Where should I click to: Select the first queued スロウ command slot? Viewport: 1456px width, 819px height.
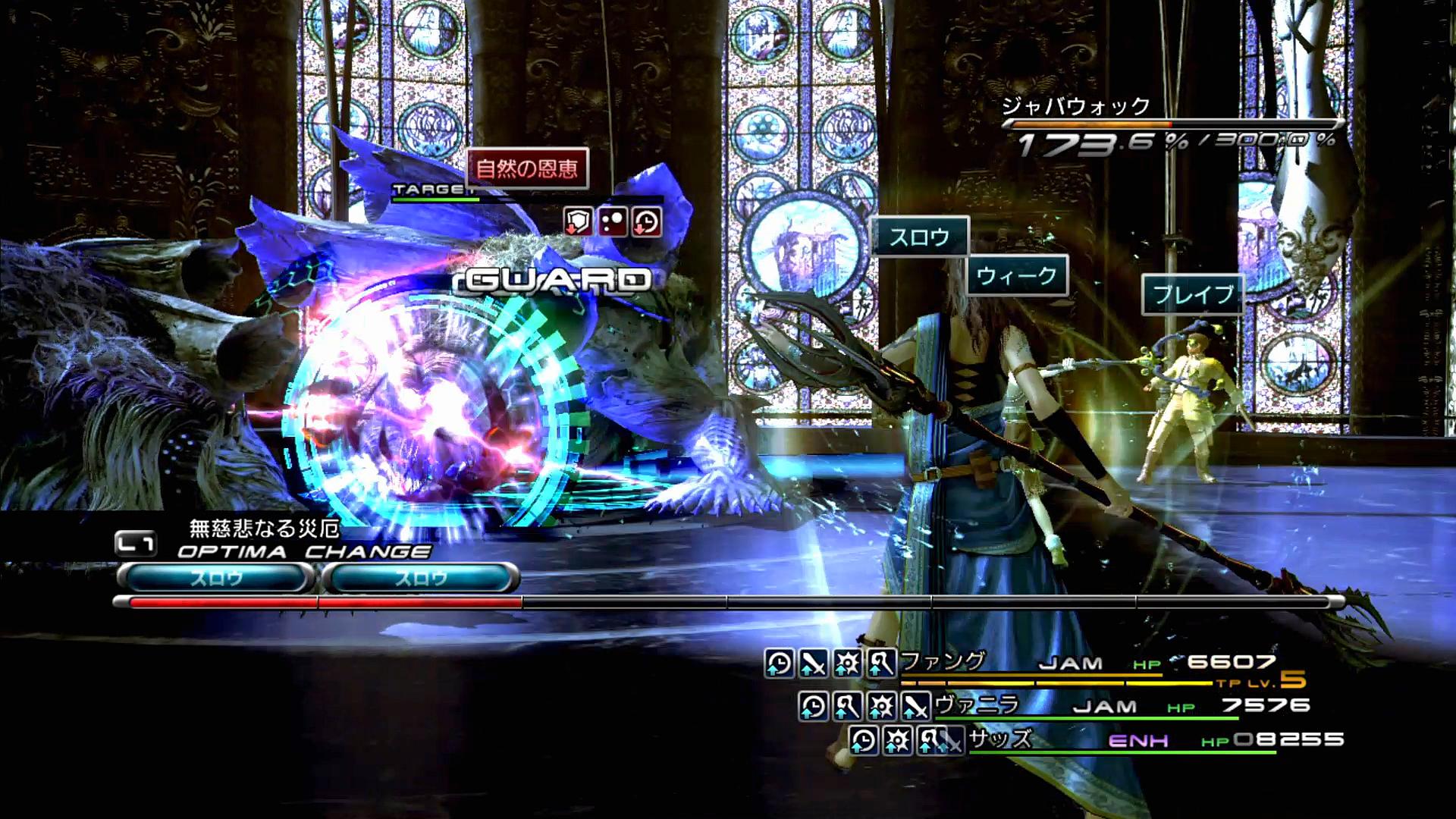tap(216, 579)
